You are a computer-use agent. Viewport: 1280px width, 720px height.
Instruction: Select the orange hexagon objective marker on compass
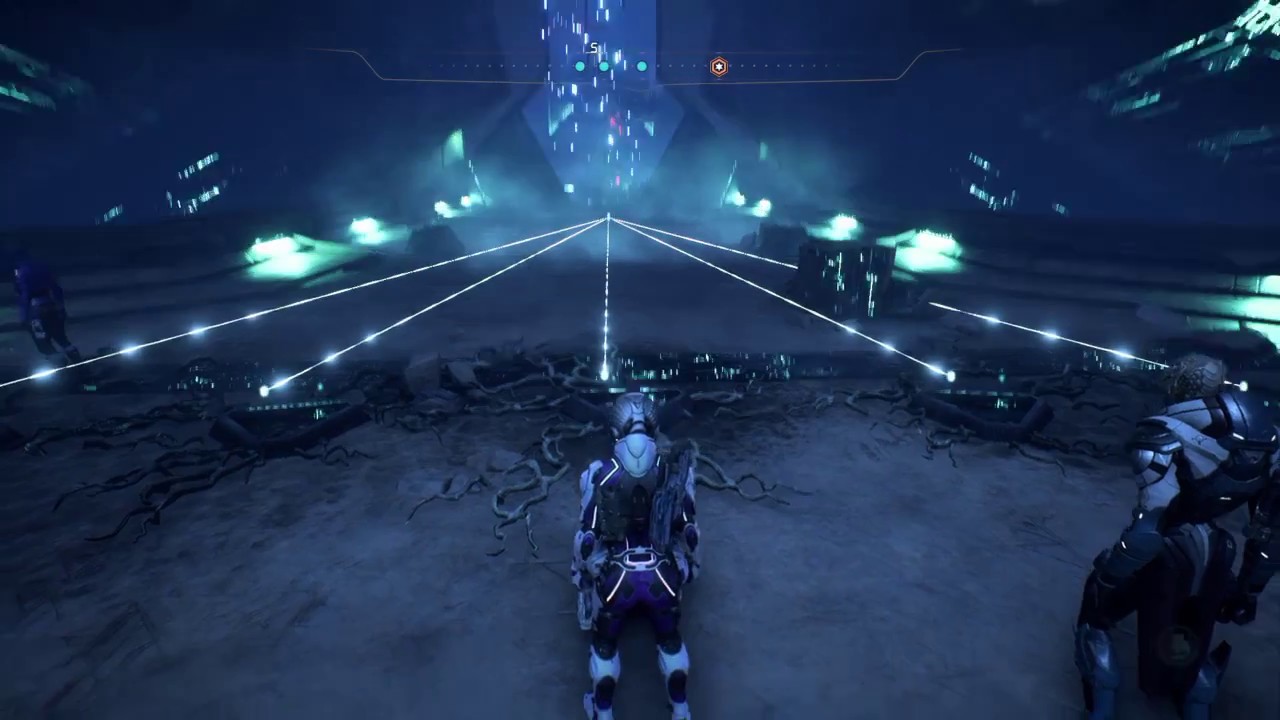pyautogui.click(x=718, y=67)
